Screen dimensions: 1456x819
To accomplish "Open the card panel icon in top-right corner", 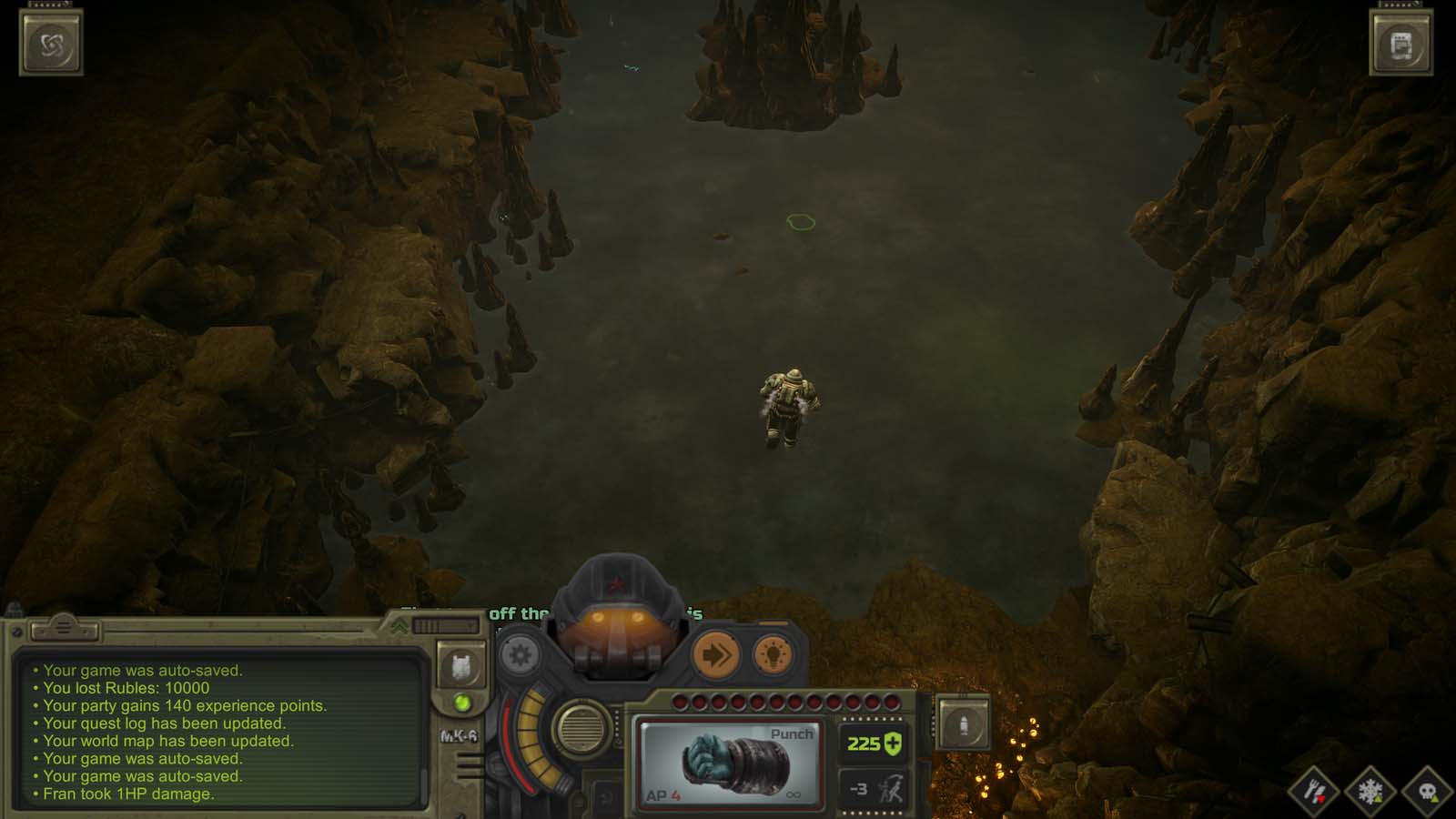I will click(x=1401, y=40).
